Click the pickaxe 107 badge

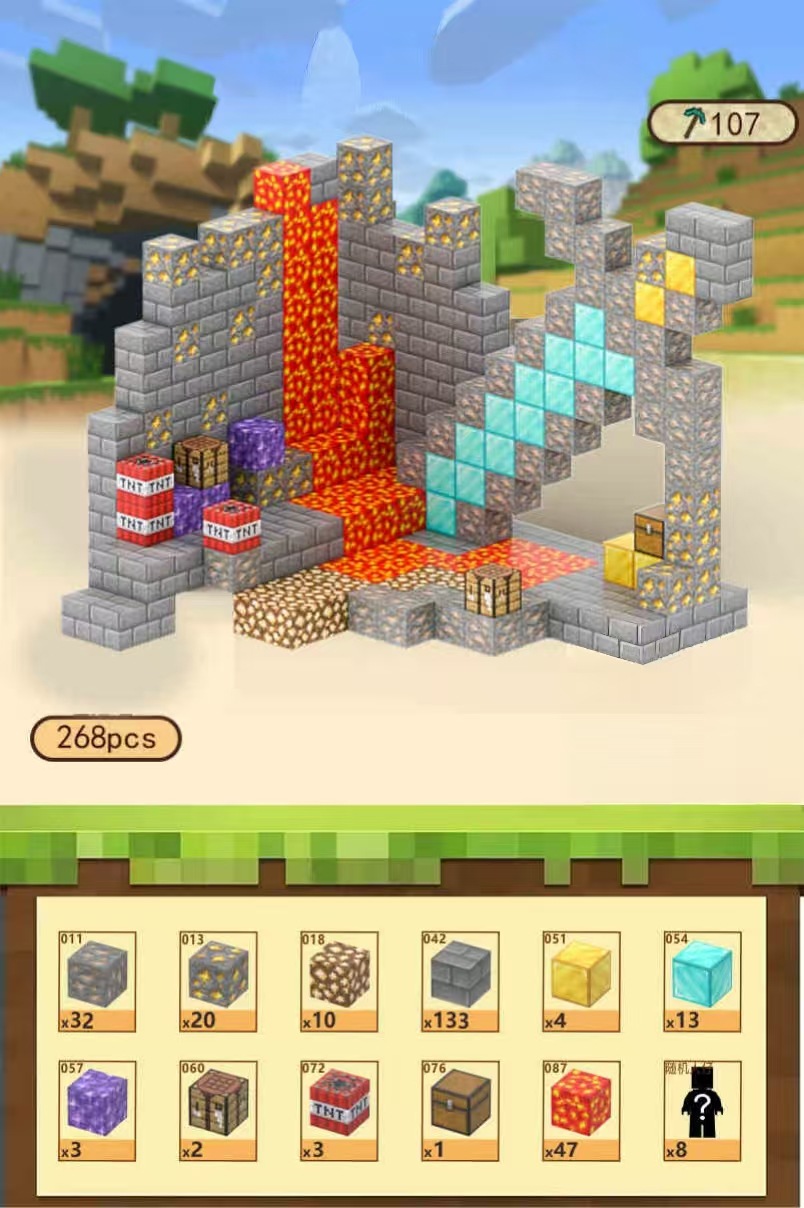[x=722, y=123]
